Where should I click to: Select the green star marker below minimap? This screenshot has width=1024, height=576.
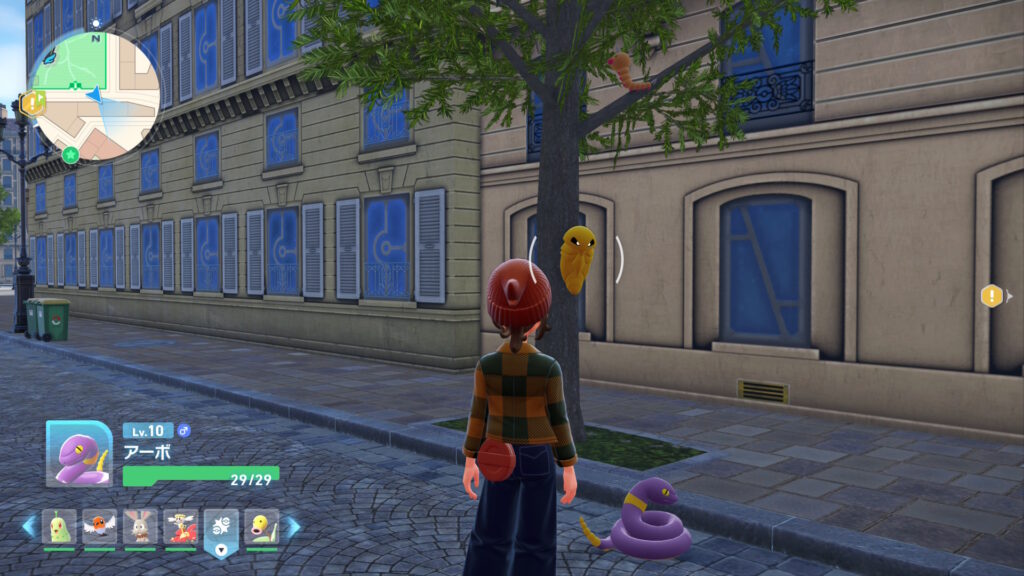tap(70, 154)
